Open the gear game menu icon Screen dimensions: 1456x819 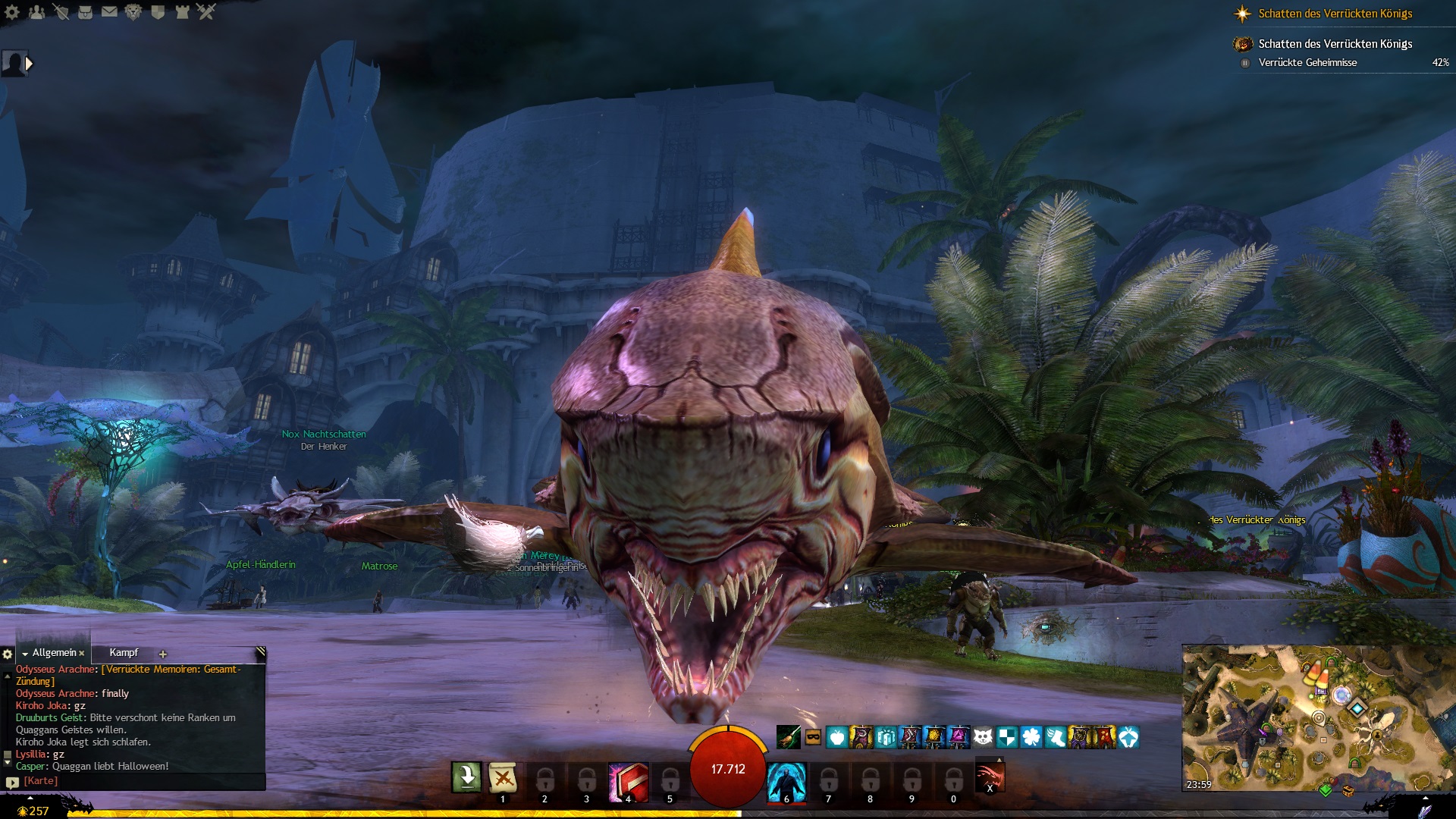[12, 12]
